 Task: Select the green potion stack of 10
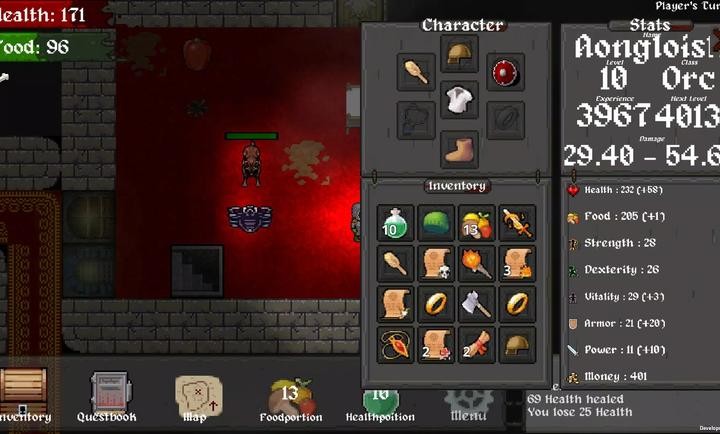tap(396, 223)
